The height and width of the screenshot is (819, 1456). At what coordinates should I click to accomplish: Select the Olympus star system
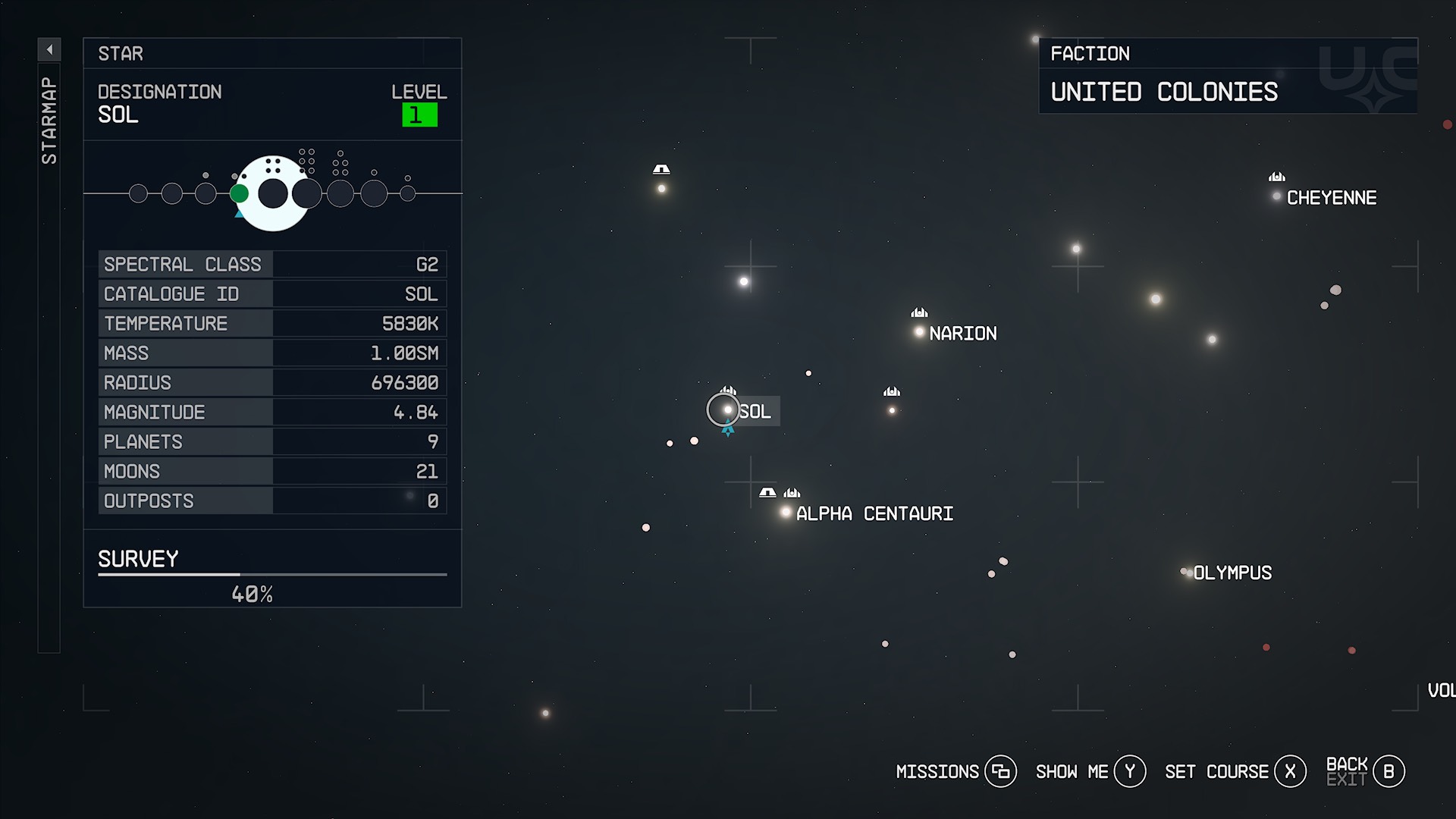click(1186, 573)
